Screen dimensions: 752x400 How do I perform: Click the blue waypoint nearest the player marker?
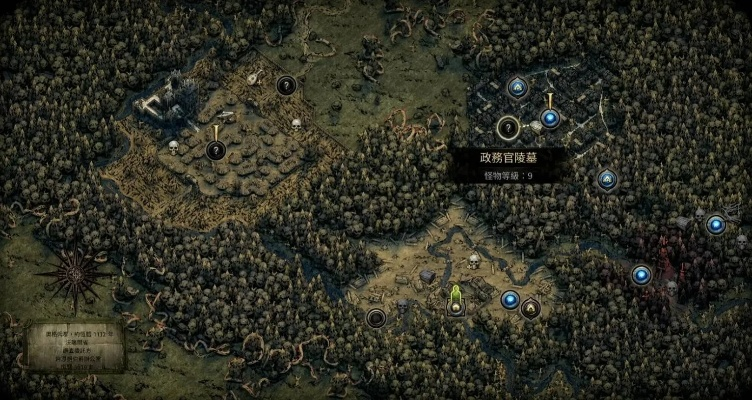(x=510, y=299)
